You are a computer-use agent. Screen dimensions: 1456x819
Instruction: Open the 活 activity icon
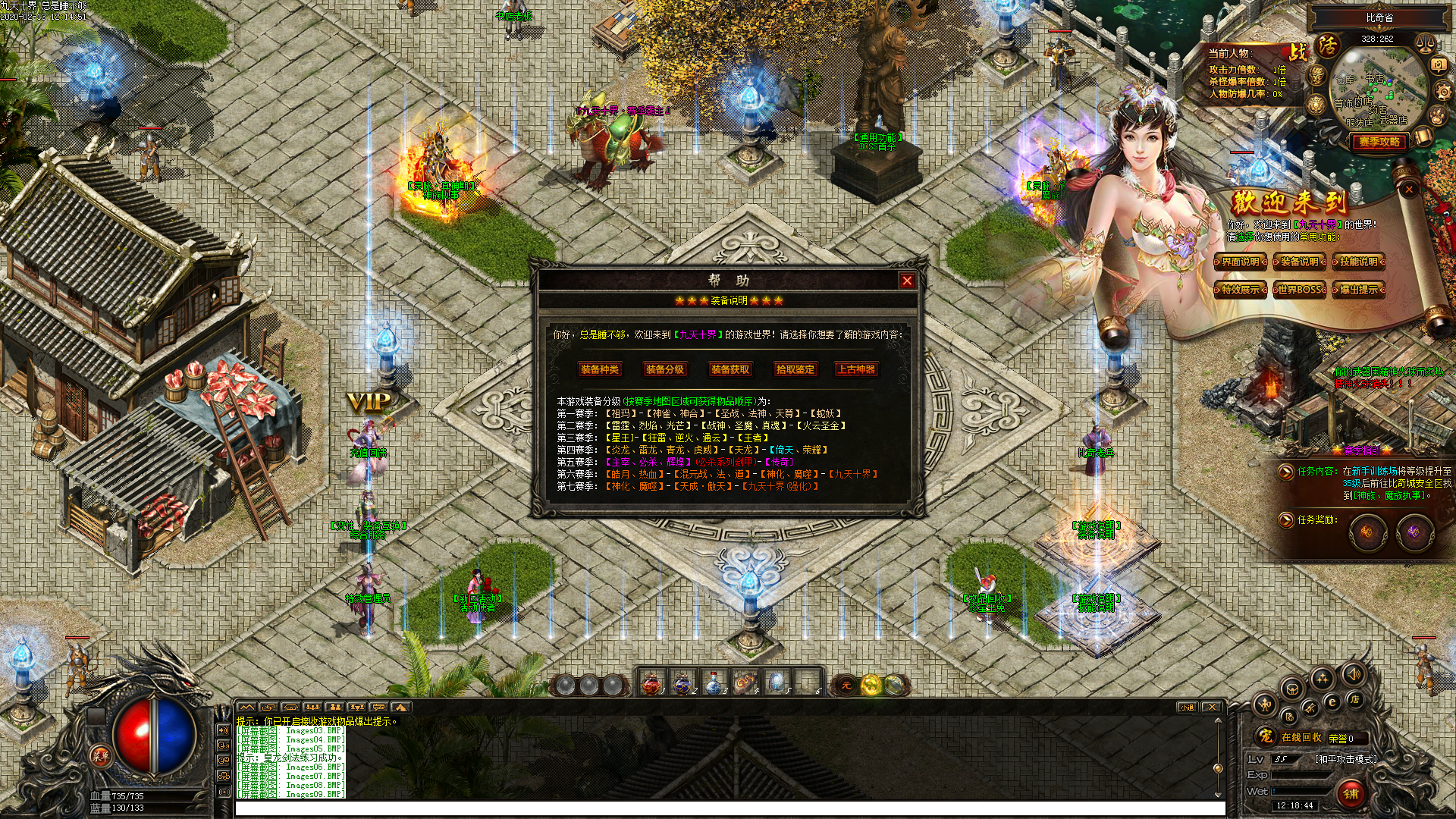tap(1328, 45)
